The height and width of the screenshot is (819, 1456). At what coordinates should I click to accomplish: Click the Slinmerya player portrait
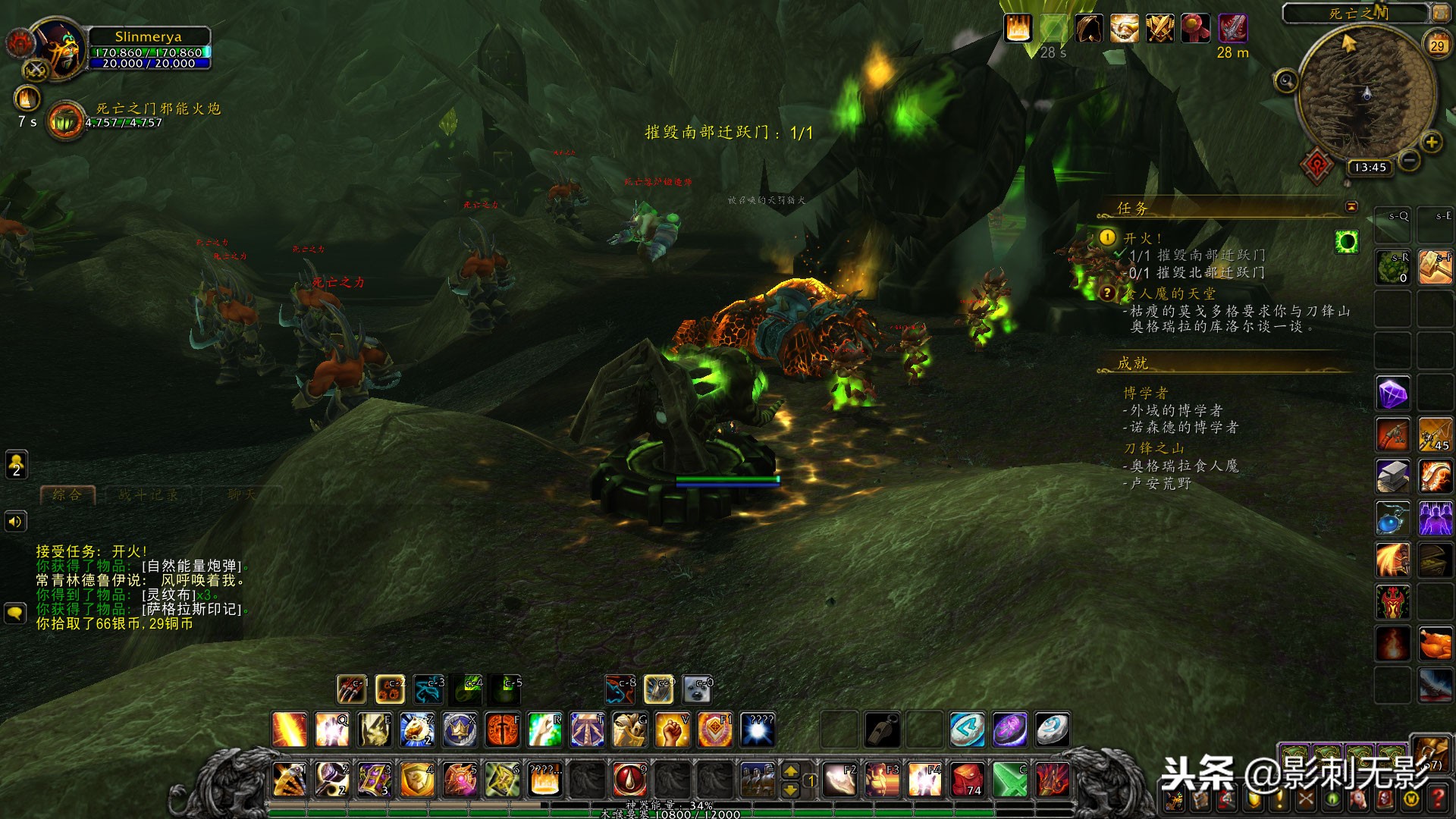click(x=59, y=49)
